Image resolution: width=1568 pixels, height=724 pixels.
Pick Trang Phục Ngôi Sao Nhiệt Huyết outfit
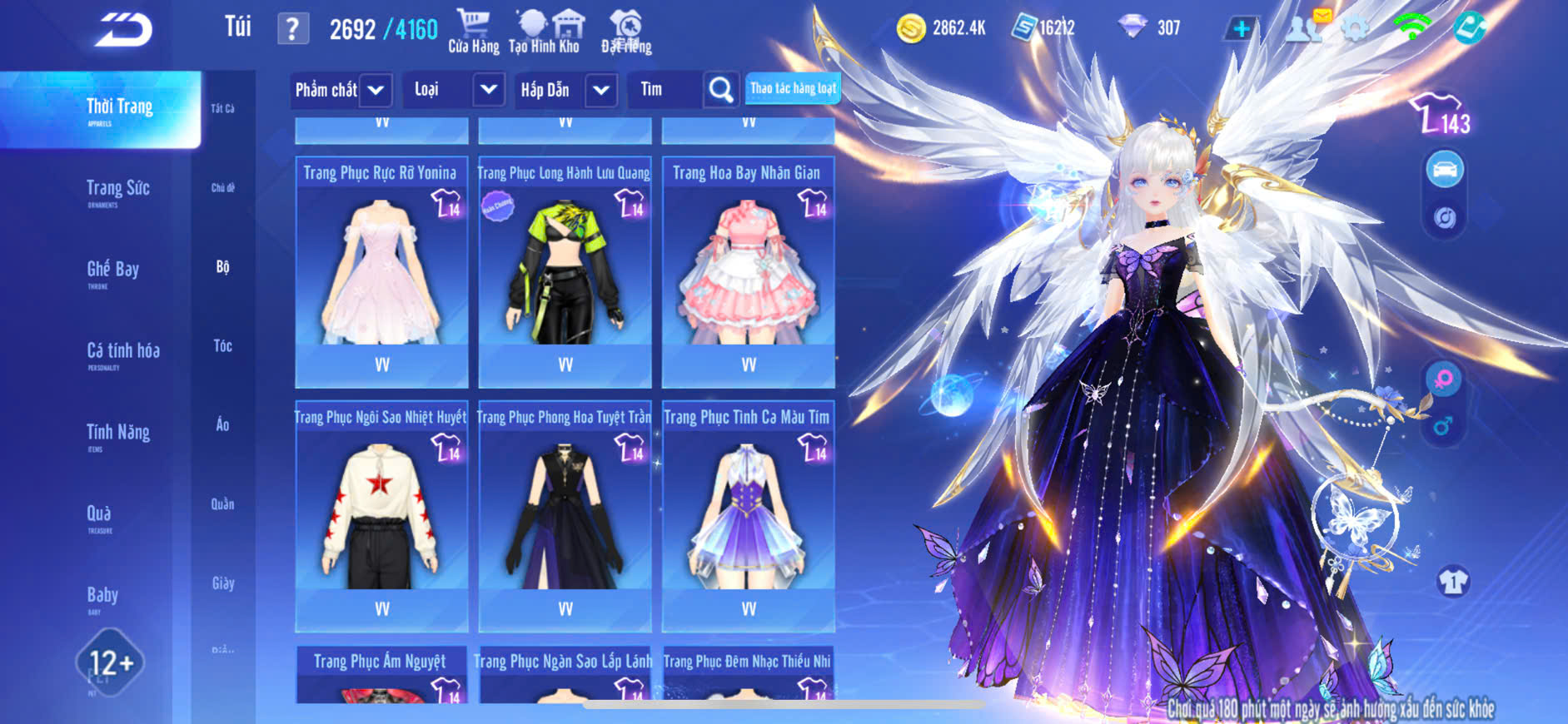[381, 514]
